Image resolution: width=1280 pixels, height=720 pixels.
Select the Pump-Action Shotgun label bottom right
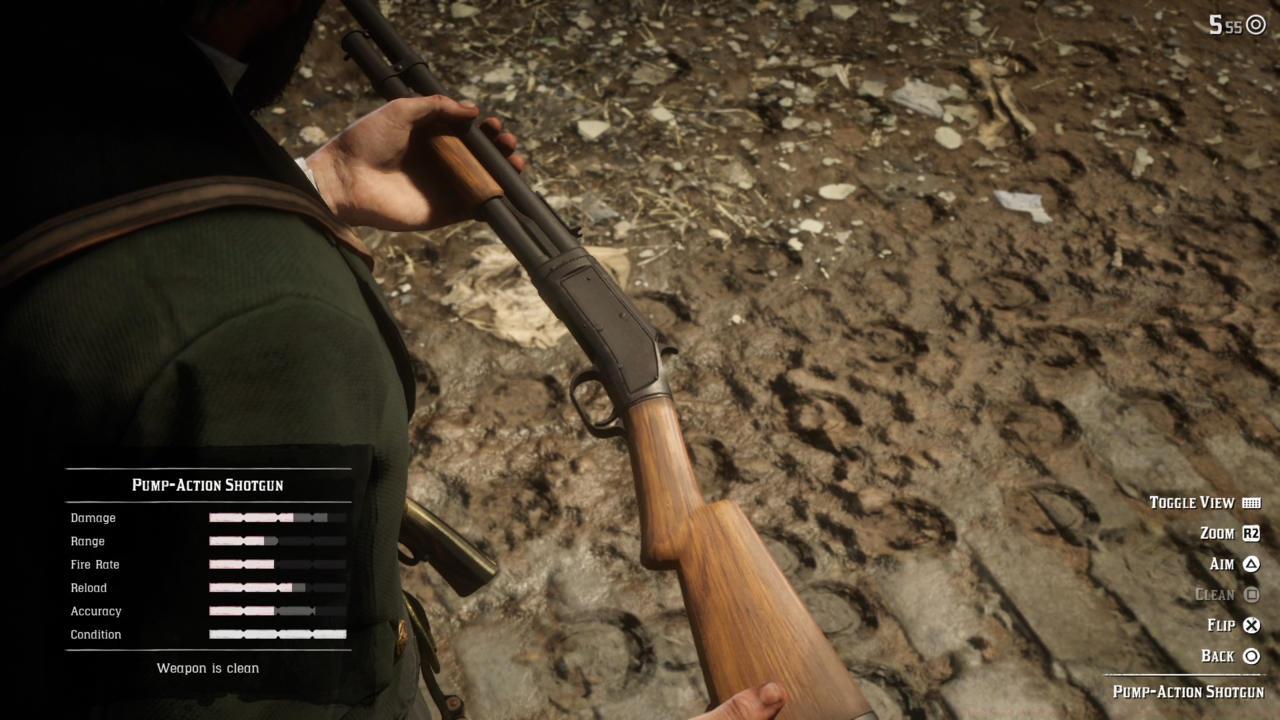coord(1188,691)
